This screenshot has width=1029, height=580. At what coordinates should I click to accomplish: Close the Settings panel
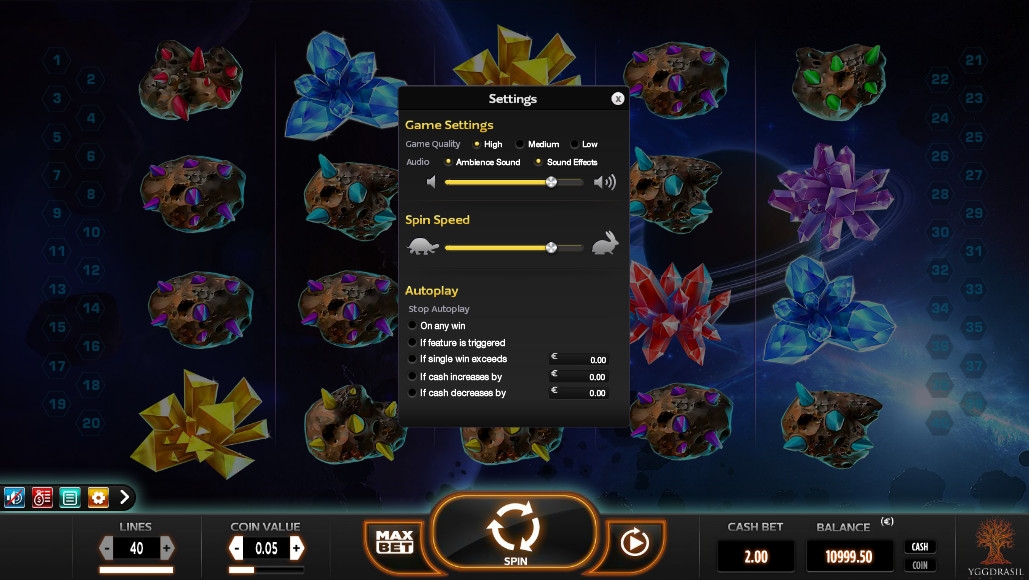click(x=618, y=99)
